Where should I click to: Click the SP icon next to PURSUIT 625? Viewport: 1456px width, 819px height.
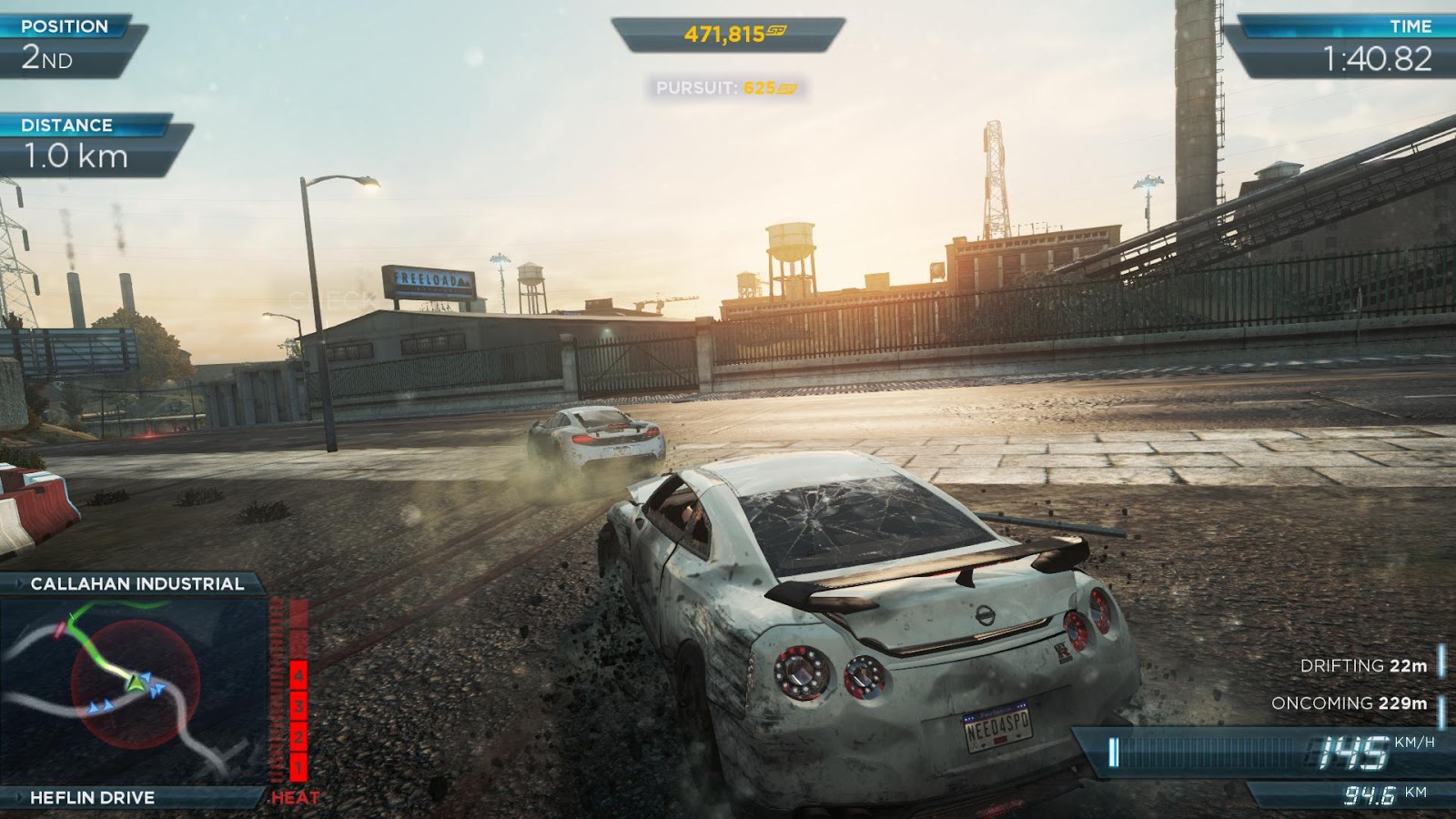pos(786,88)
